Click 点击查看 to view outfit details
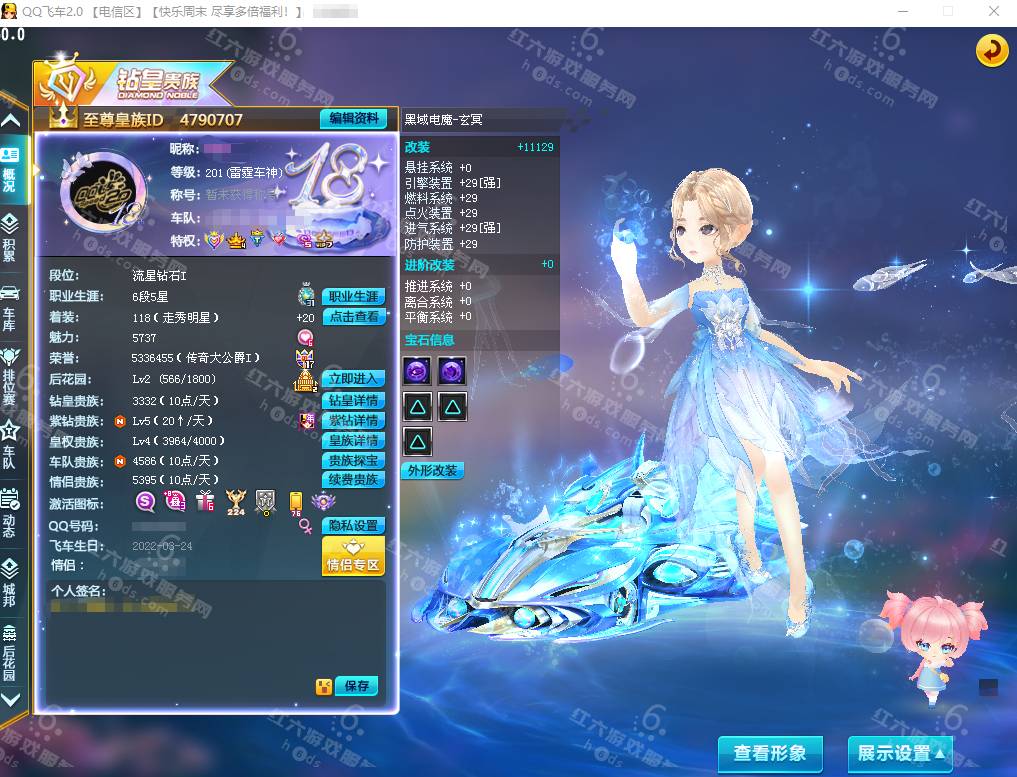The height and width of the screenshot is (777, 1017). coord(353,317)
